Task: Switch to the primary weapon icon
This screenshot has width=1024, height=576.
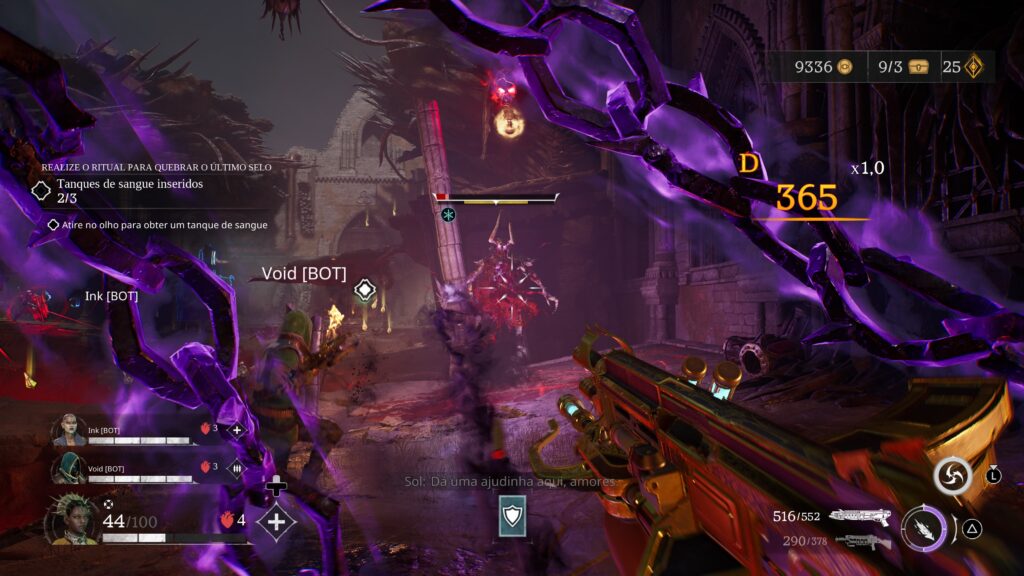Action: pyautogui.click(x=860, y=516)
